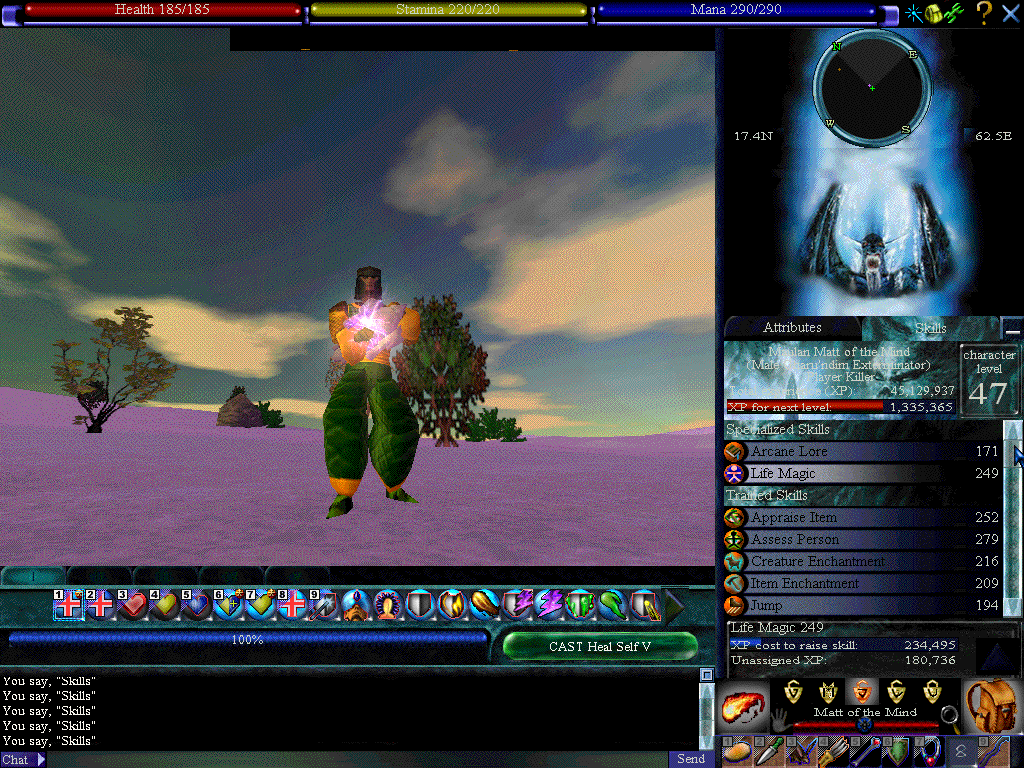Select the Jump skill row
1024x768 pixels.
[860, 606]
